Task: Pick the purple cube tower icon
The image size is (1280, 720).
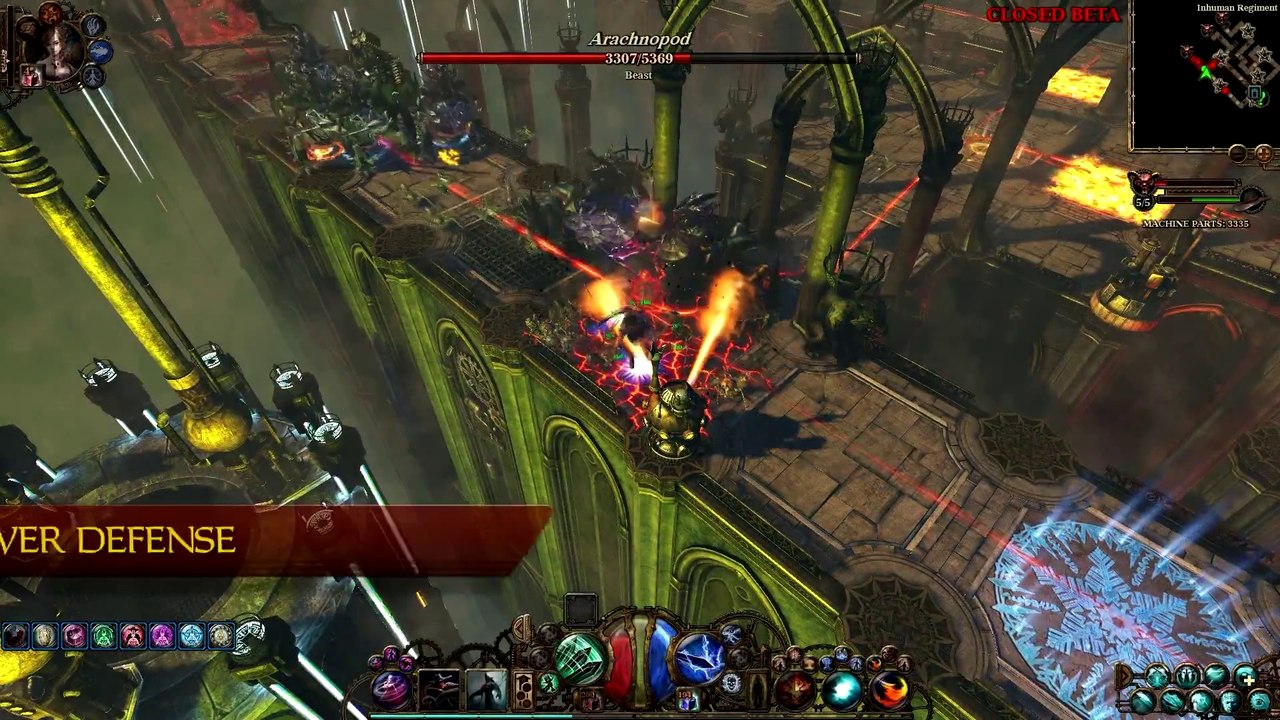Action: (x=74, y=636)
